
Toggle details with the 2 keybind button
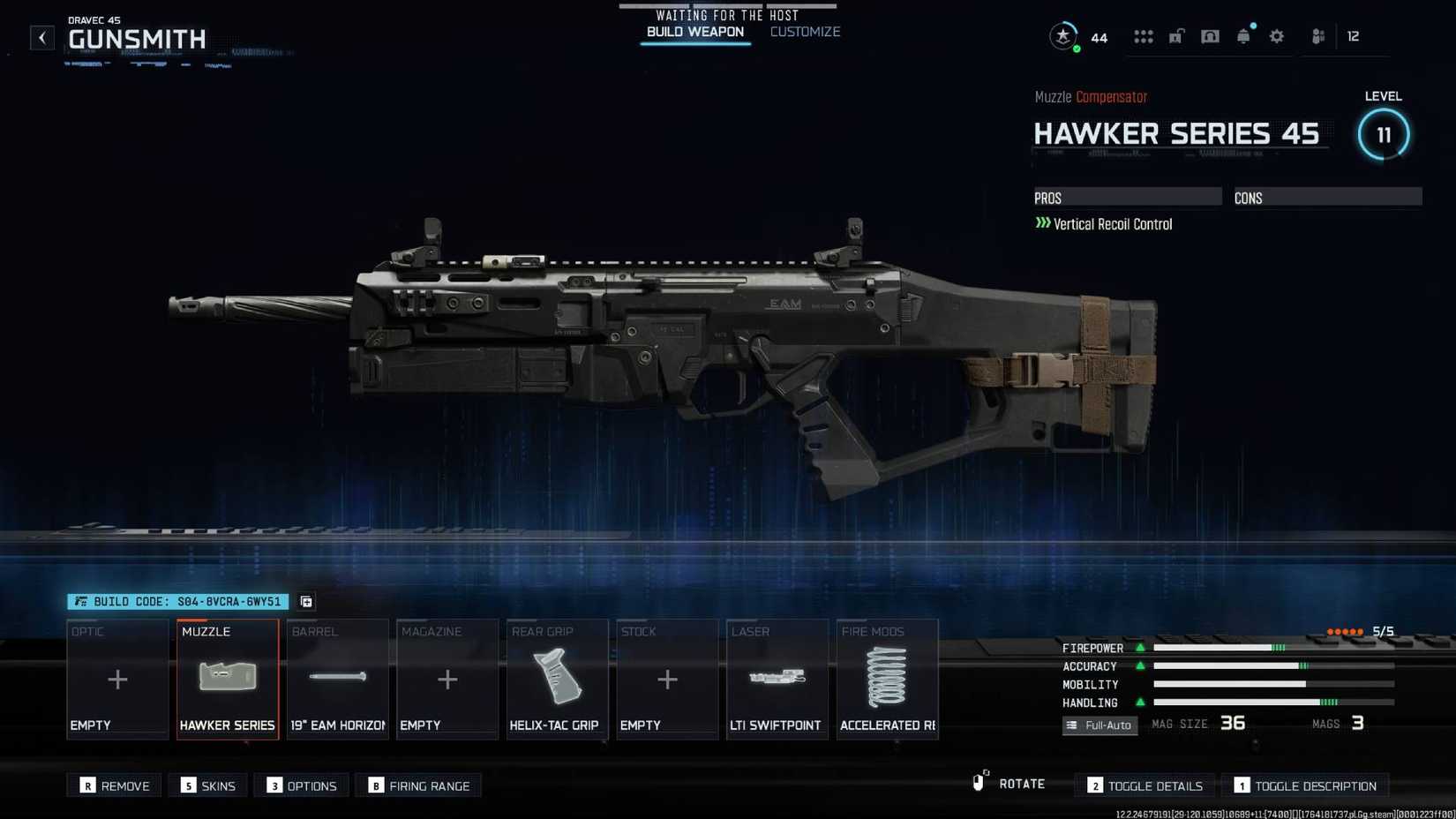point(1144,785)
